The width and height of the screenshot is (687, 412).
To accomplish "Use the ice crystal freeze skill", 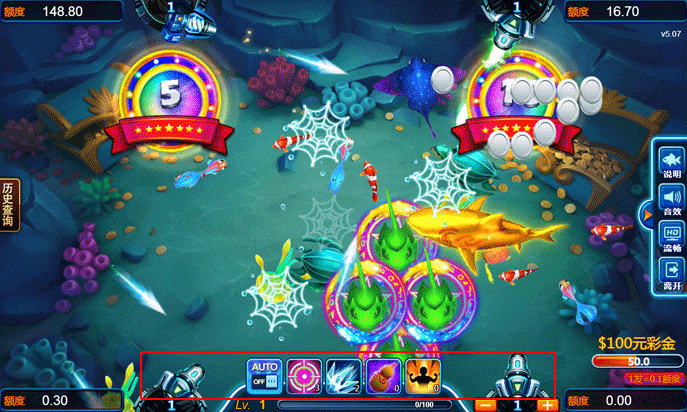I will 343,375.
